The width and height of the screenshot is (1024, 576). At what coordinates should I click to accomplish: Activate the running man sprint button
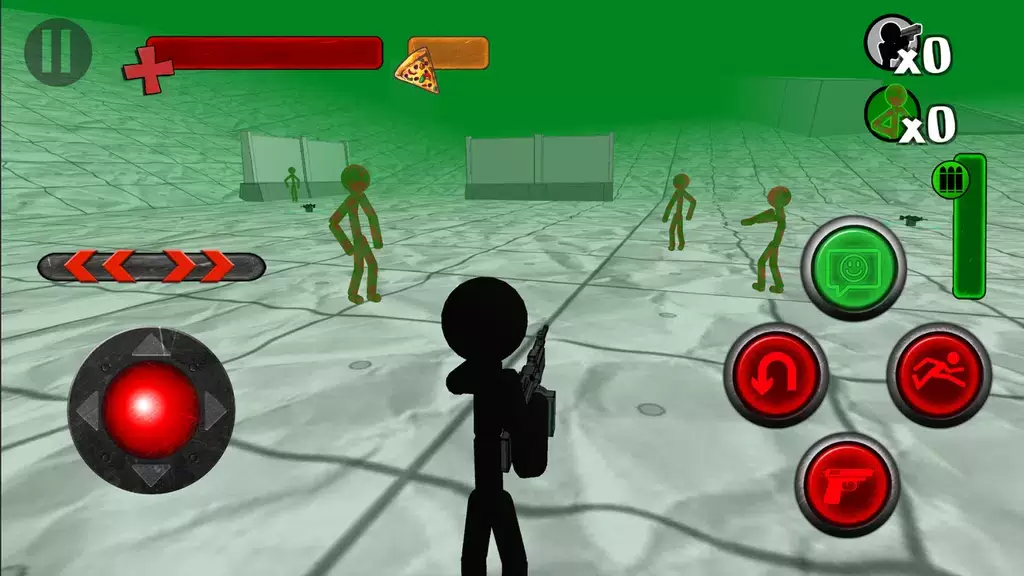938,375
